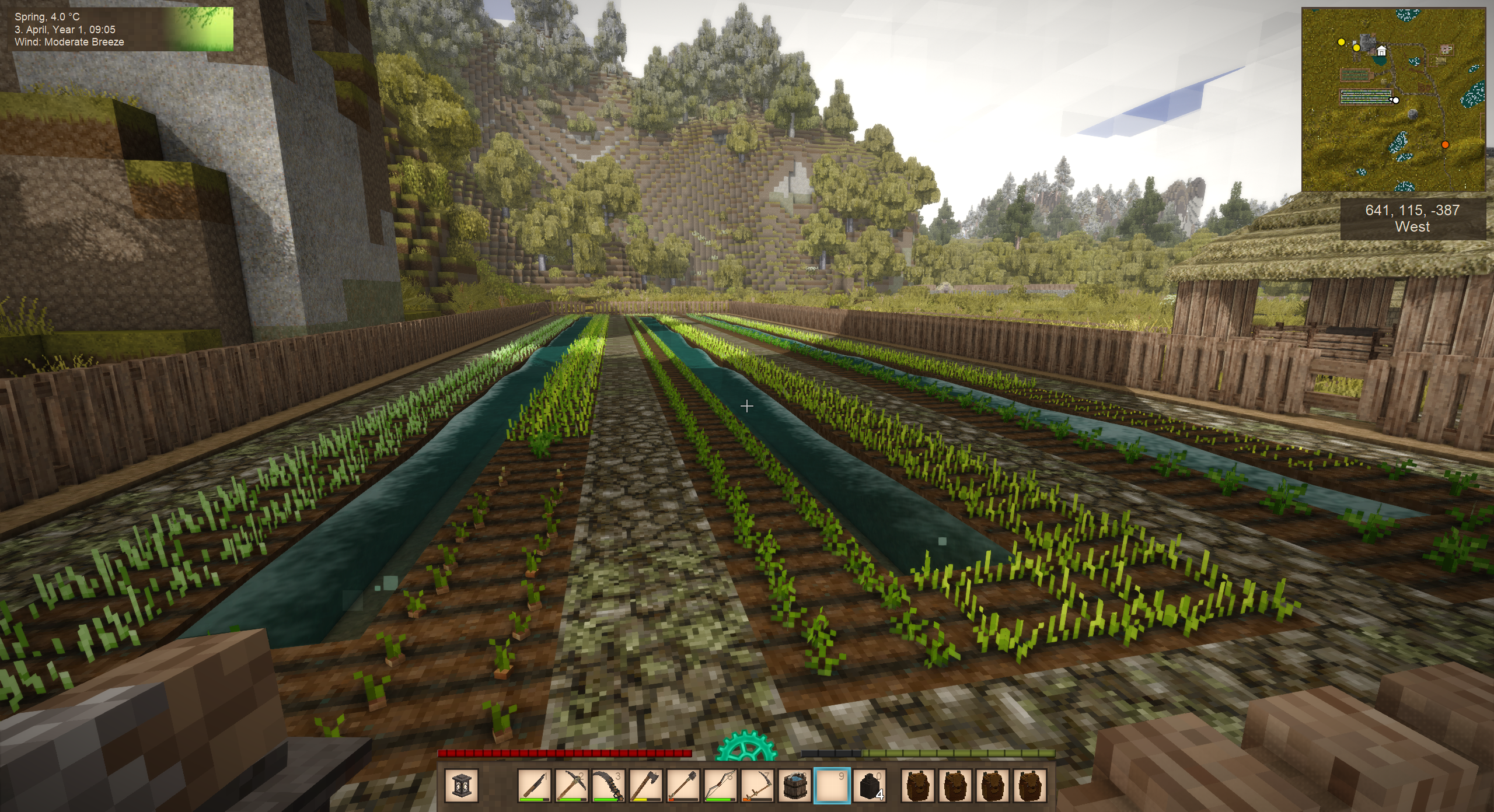Choose the curved serrated blade slot
Image resolution: width=1494 pixels, height=812 pixels.
[608, 785]
